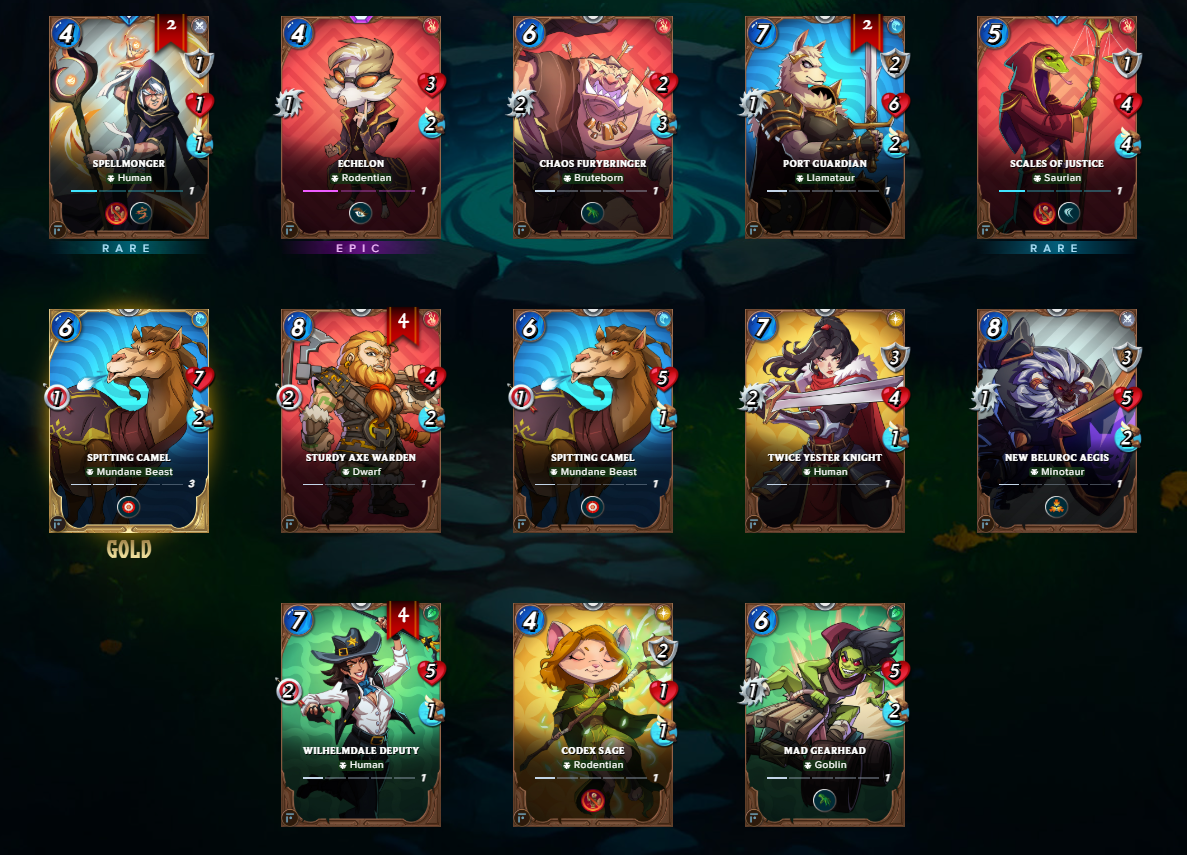The image size is (1187, 855).
Task: Pick the Chaos Furybringer card
Action: pyautogui.click(x=593, y=127)
